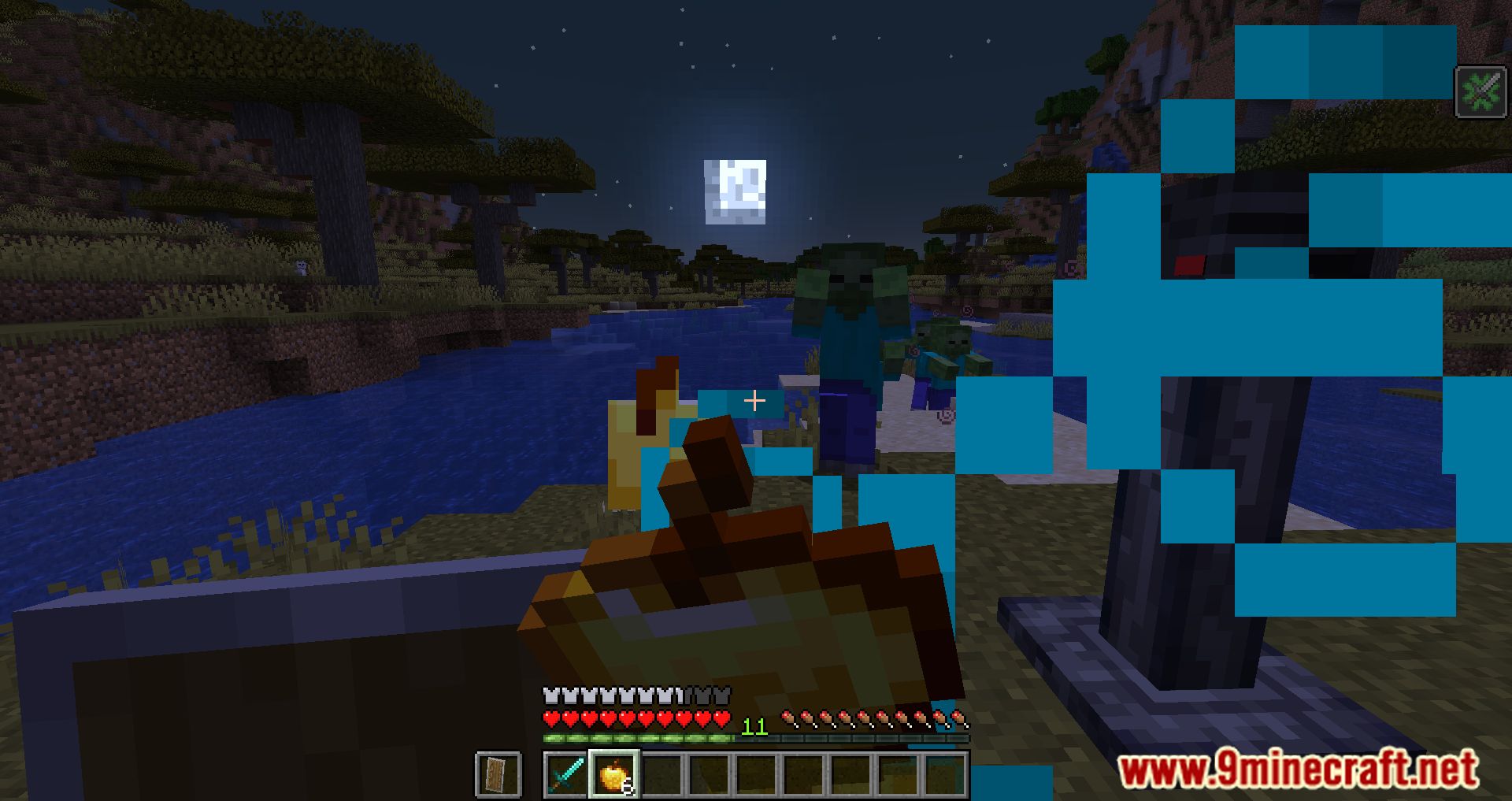
Task: Click the item count 6 on the golden apple
Action: pyautogui.click(x=628, y=784)
